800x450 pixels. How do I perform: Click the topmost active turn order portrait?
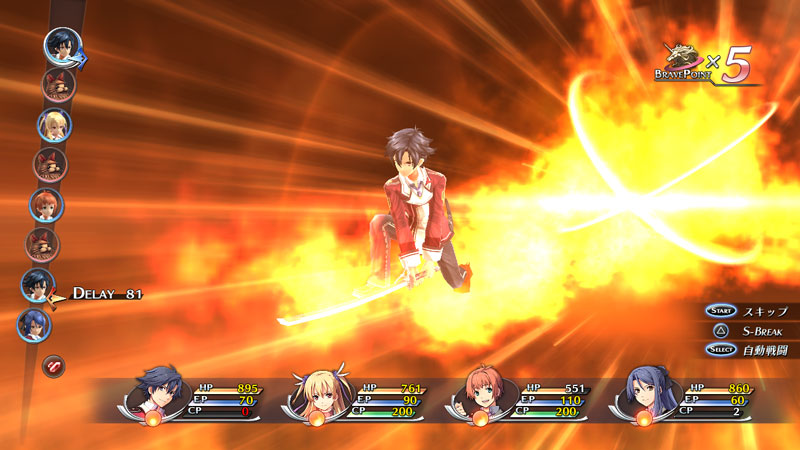62,46
